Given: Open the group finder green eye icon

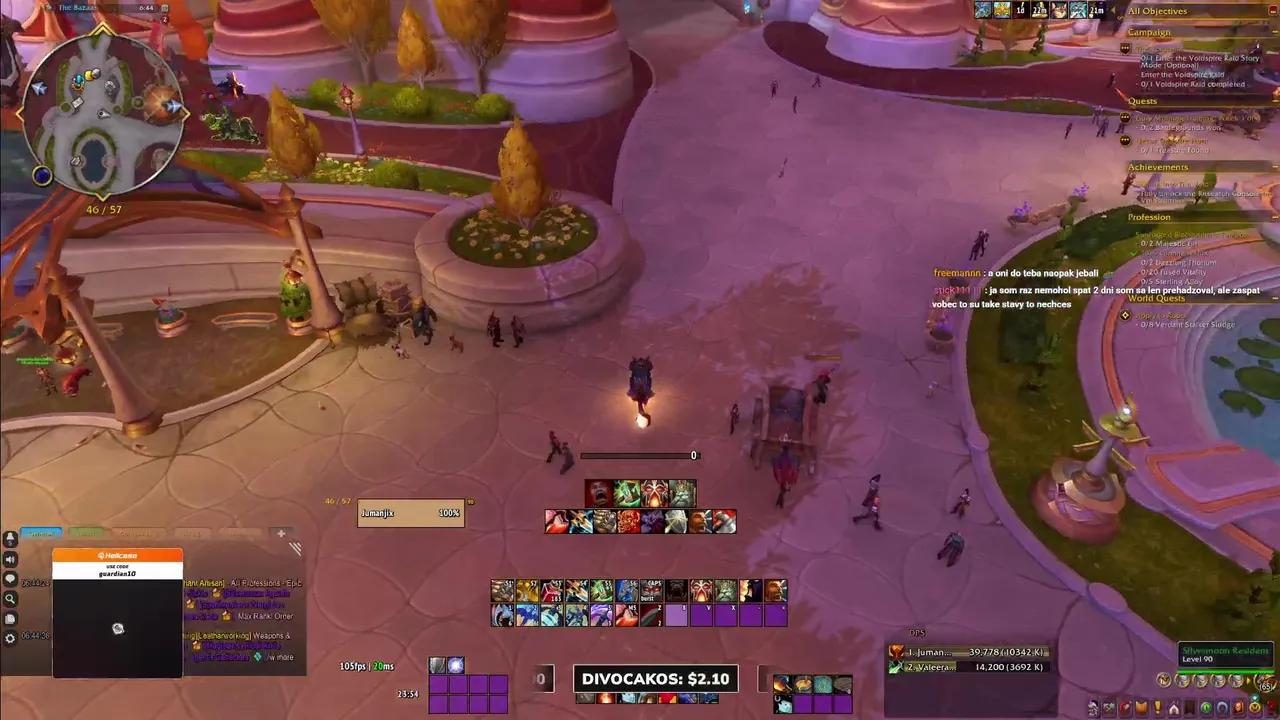Looking at the screenshot, I should [x=1205, y=706].
